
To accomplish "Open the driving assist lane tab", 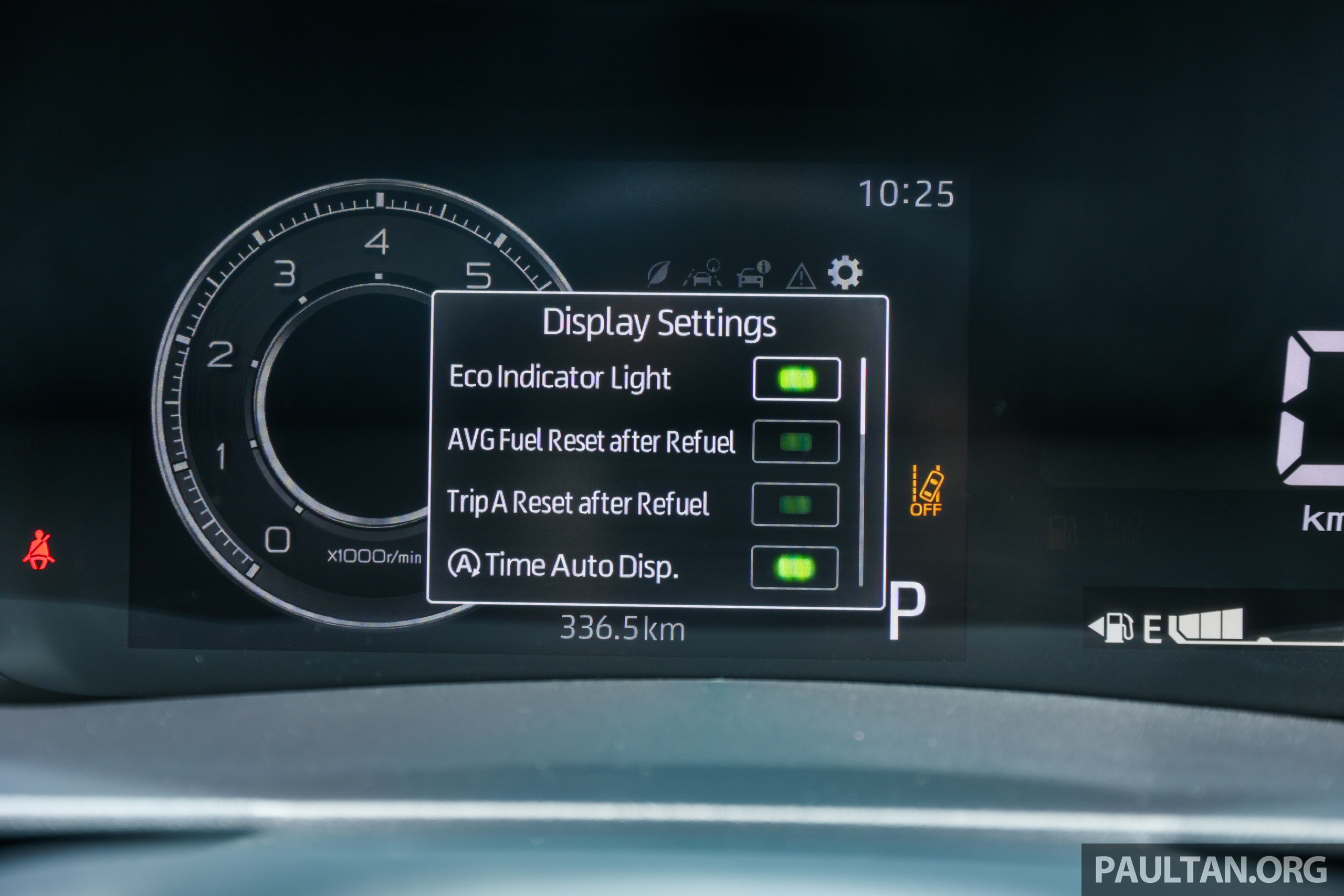I will (703, 273).
